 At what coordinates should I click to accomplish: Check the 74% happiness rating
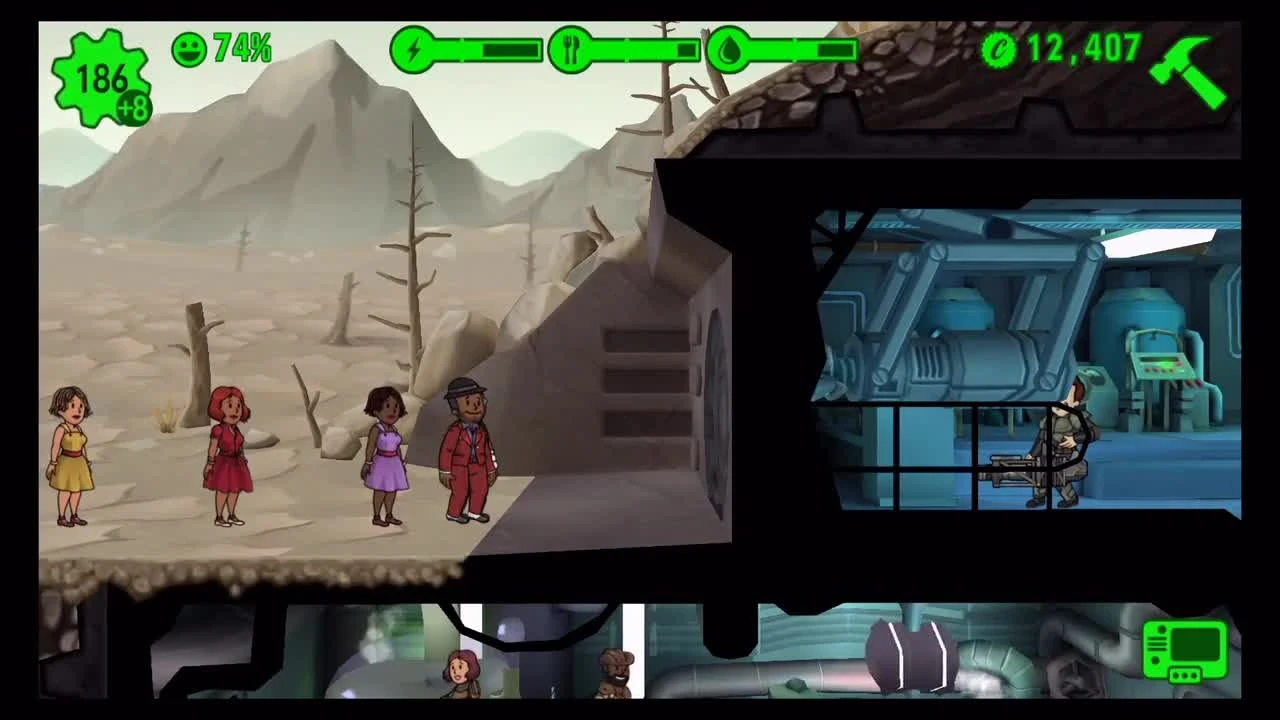[243, 46]
